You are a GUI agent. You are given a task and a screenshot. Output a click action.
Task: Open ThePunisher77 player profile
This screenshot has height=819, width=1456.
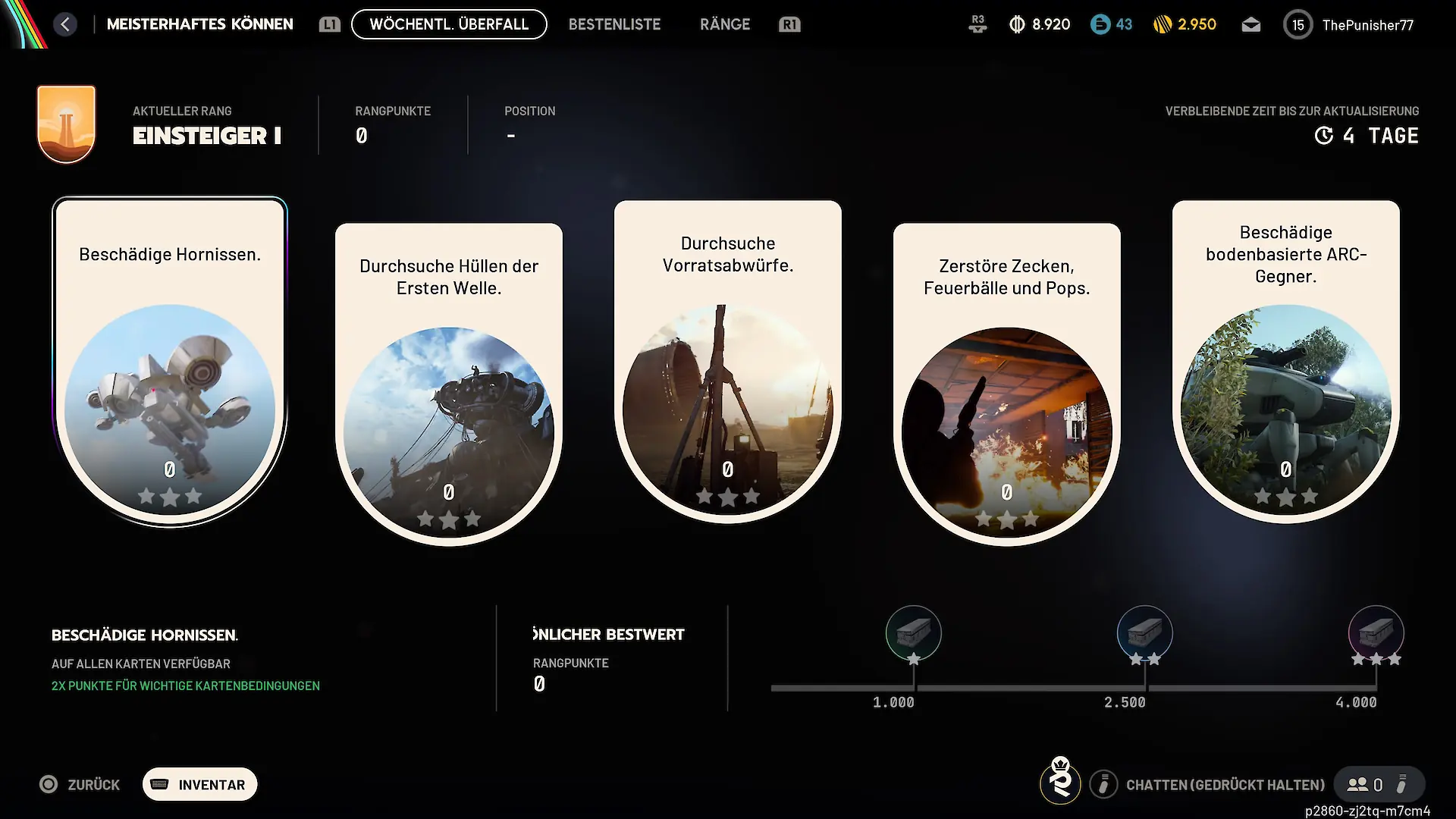1350,25
